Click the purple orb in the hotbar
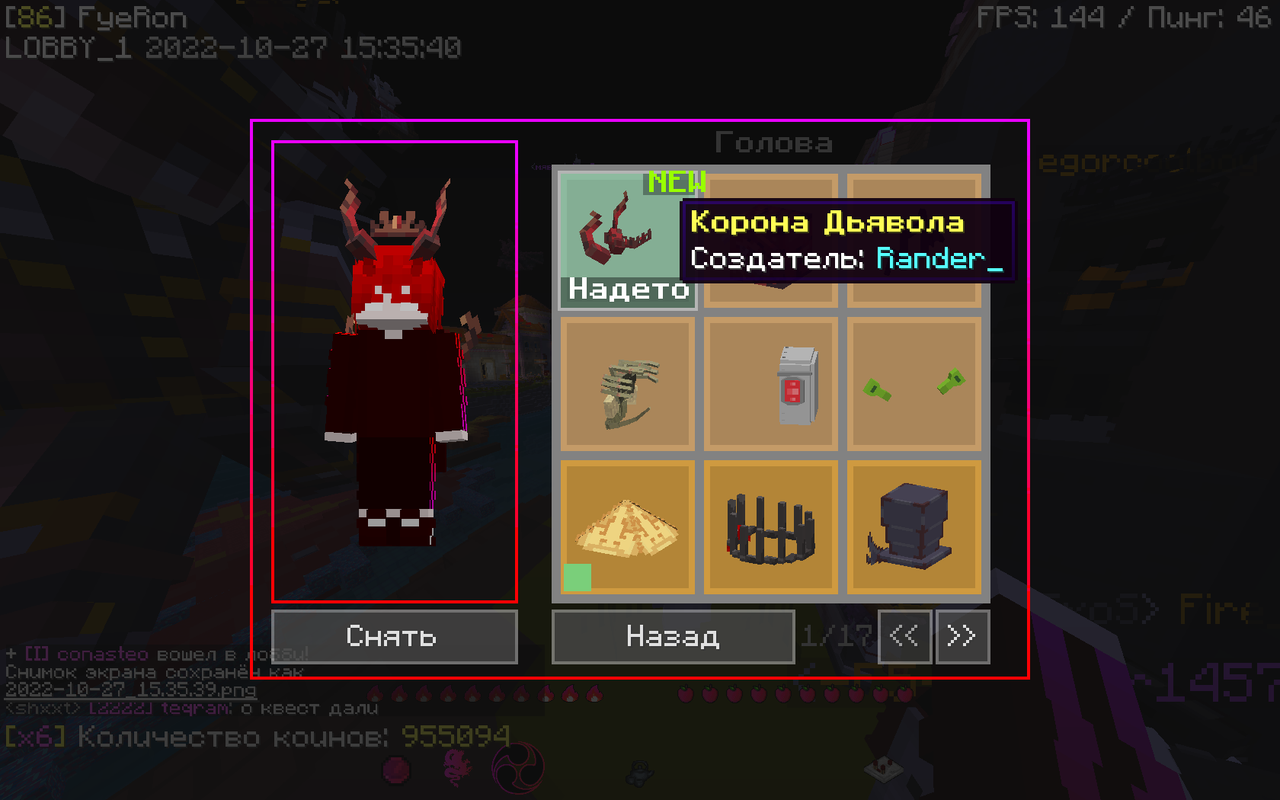 click(x=394, y=772)
